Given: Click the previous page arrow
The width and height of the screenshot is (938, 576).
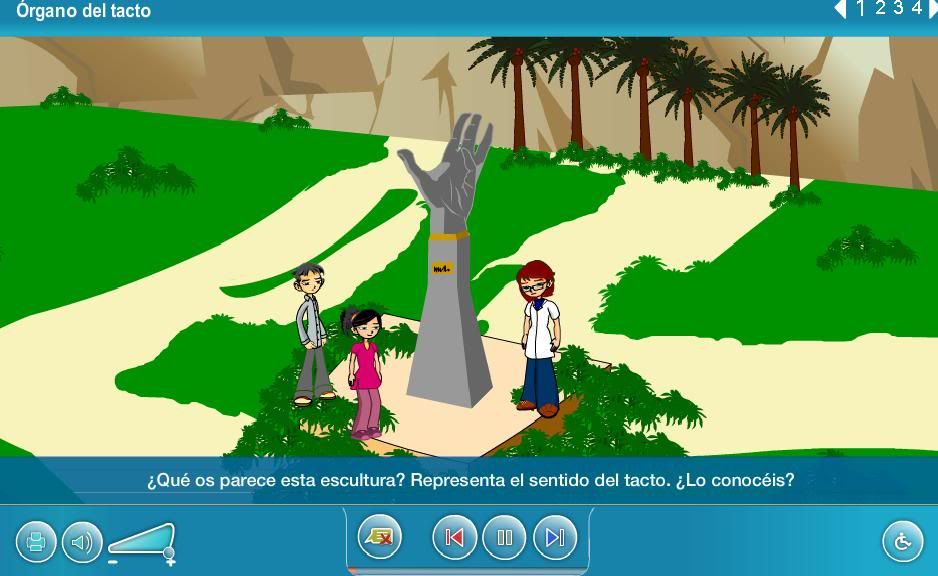Looking at the screenshot, I should point(840,9).
